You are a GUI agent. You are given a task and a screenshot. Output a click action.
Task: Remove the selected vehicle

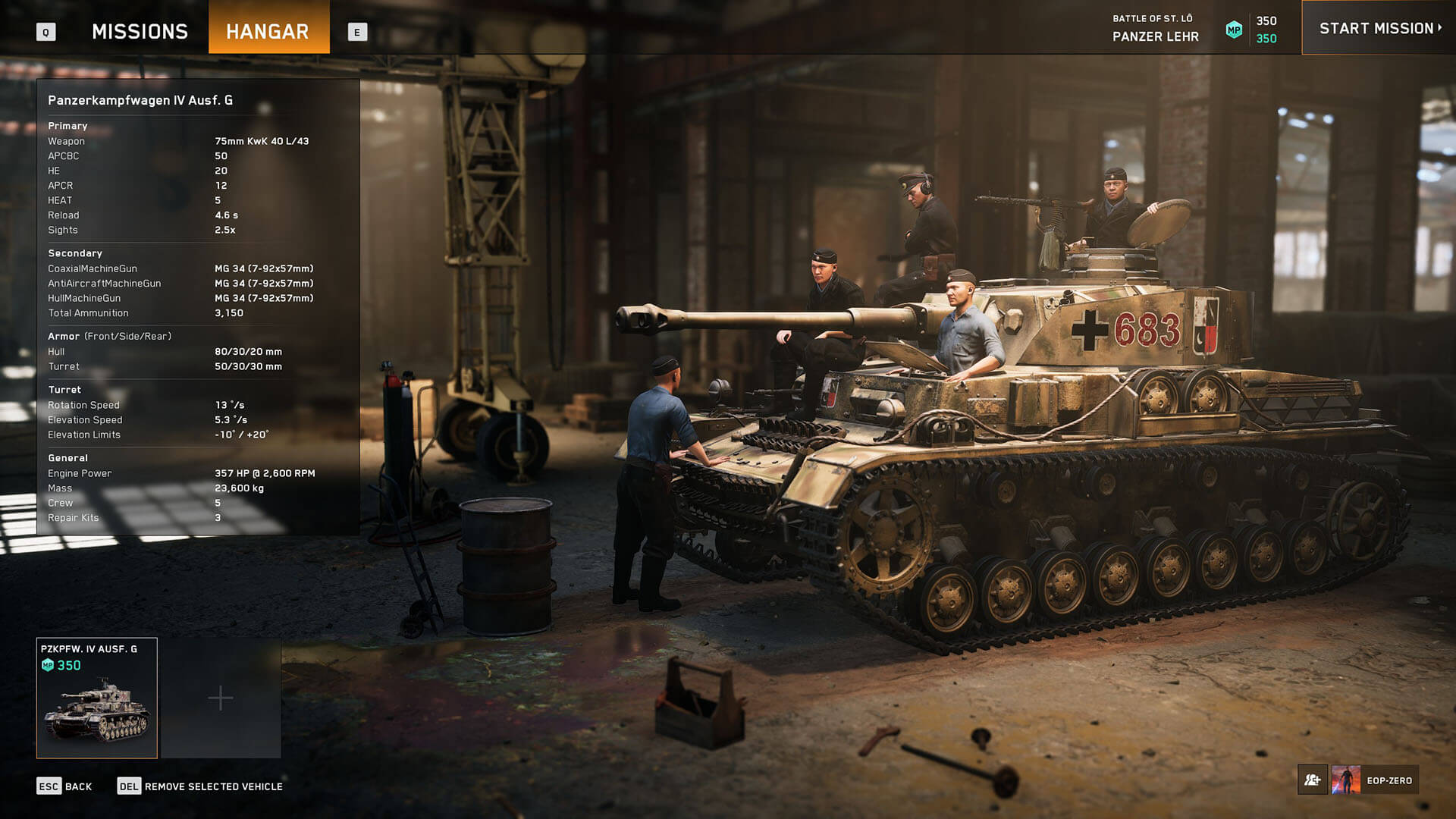[x=200, y=786]
